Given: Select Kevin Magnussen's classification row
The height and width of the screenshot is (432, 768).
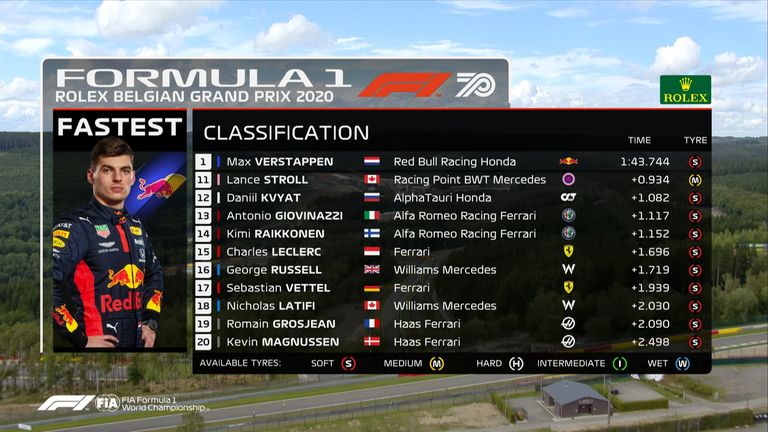Looking at the screenshot, I should point(450,342).
